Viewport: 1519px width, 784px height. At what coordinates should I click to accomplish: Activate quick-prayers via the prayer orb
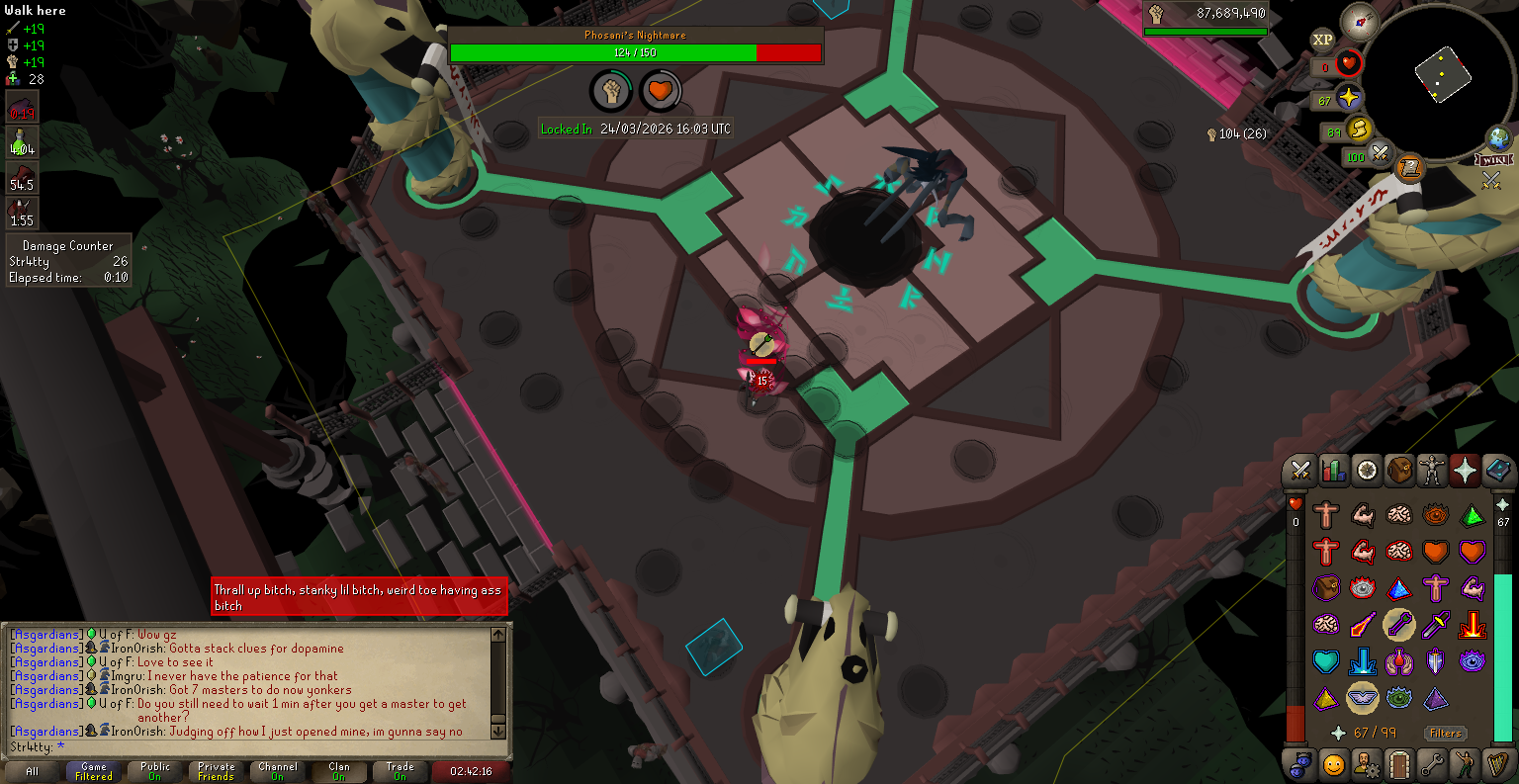pos(1349,99)
